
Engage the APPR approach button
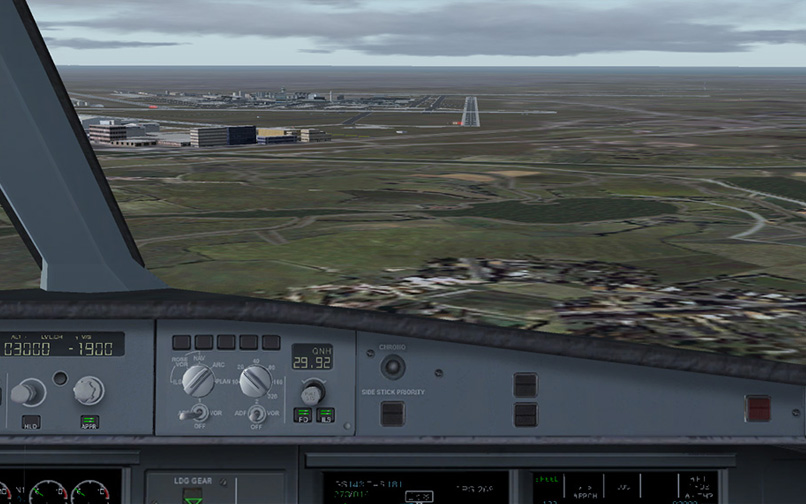coord(89,422)
